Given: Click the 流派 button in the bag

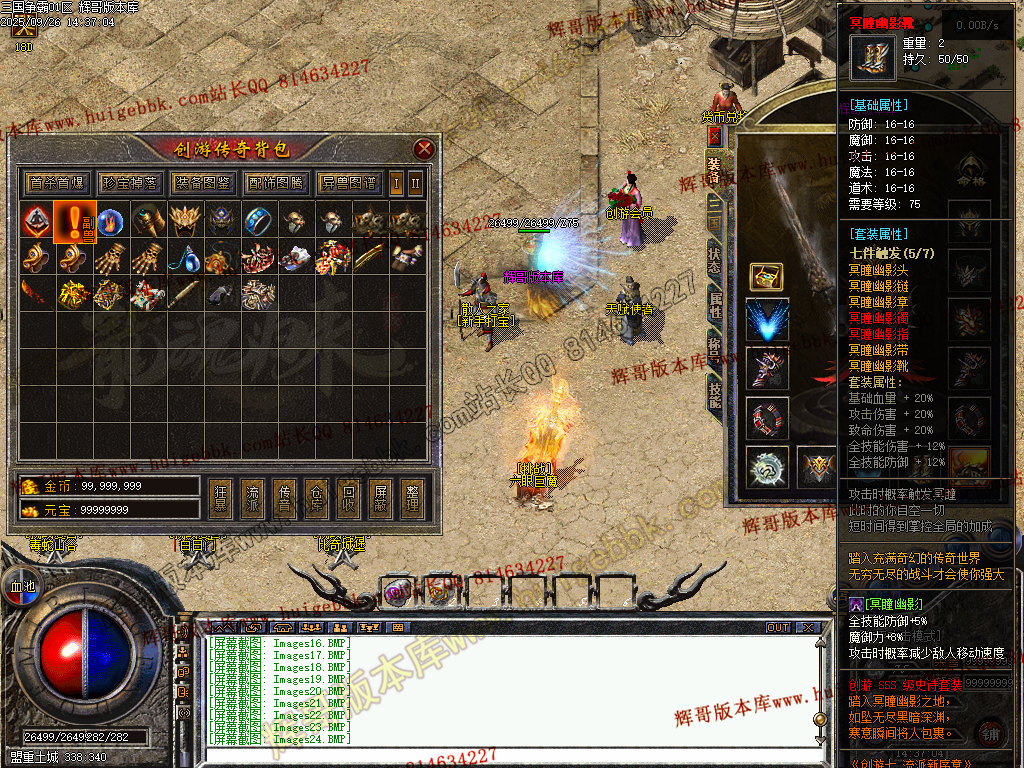Looking at the screenshot, I should pos(253,498).
